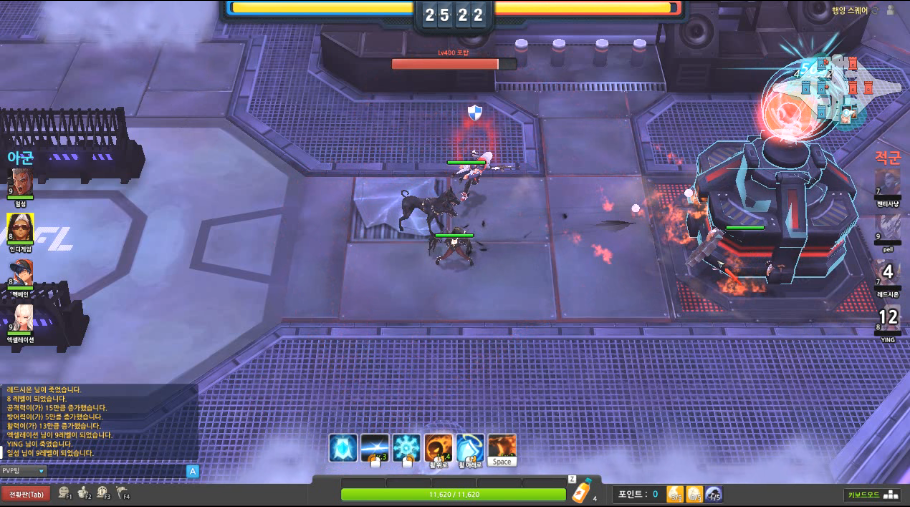
Task: Activate the lightning streak skill icon
Action: (375, 447)
